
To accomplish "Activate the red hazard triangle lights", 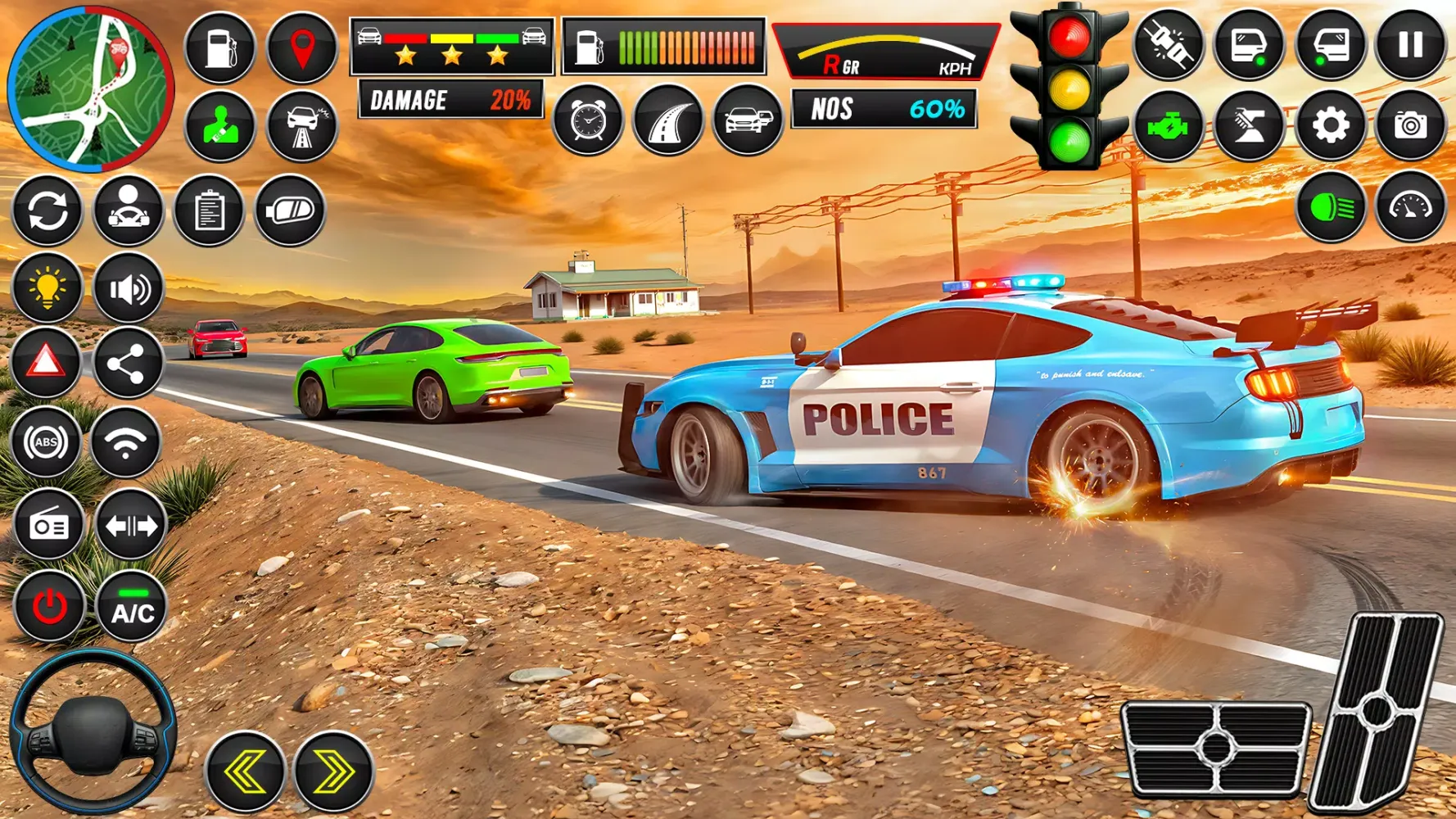I will 46,362.
